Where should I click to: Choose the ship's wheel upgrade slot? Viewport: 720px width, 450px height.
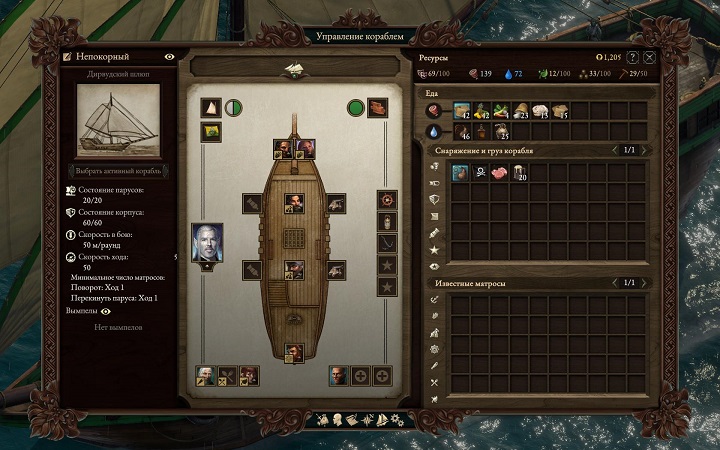click(389, 200)
